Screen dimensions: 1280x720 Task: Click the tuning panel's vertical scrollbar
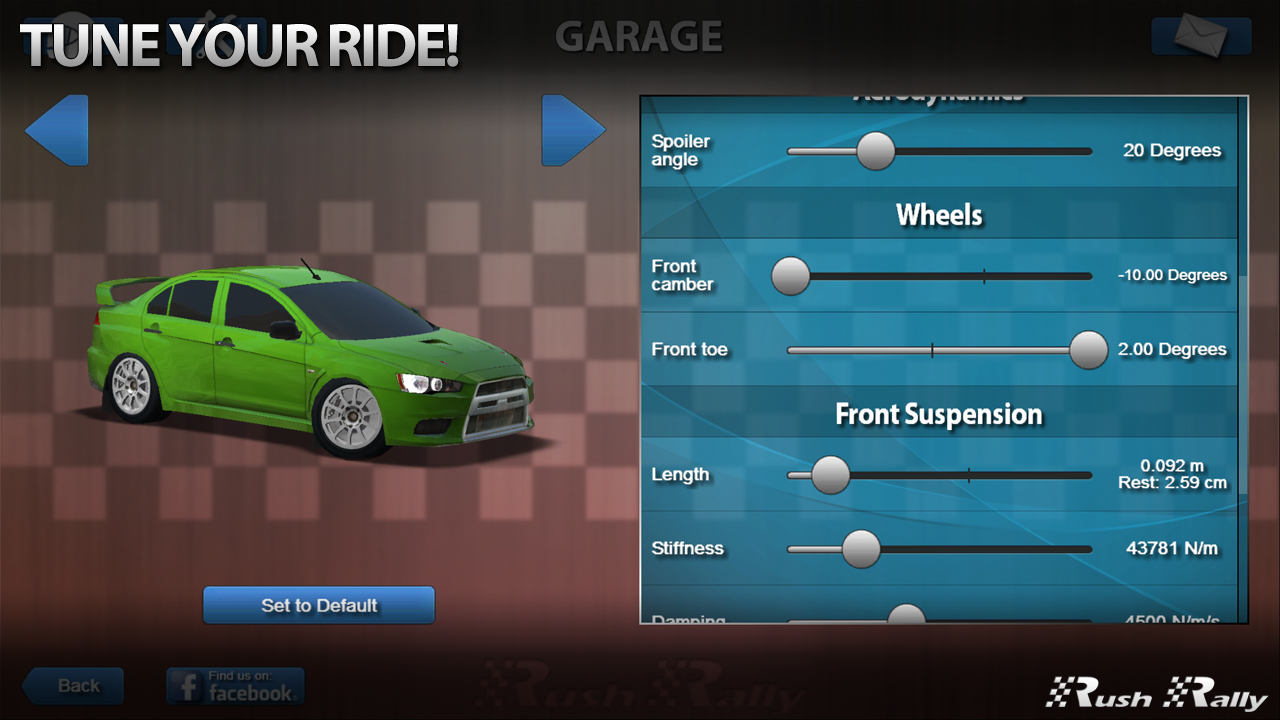[1243, 360]
